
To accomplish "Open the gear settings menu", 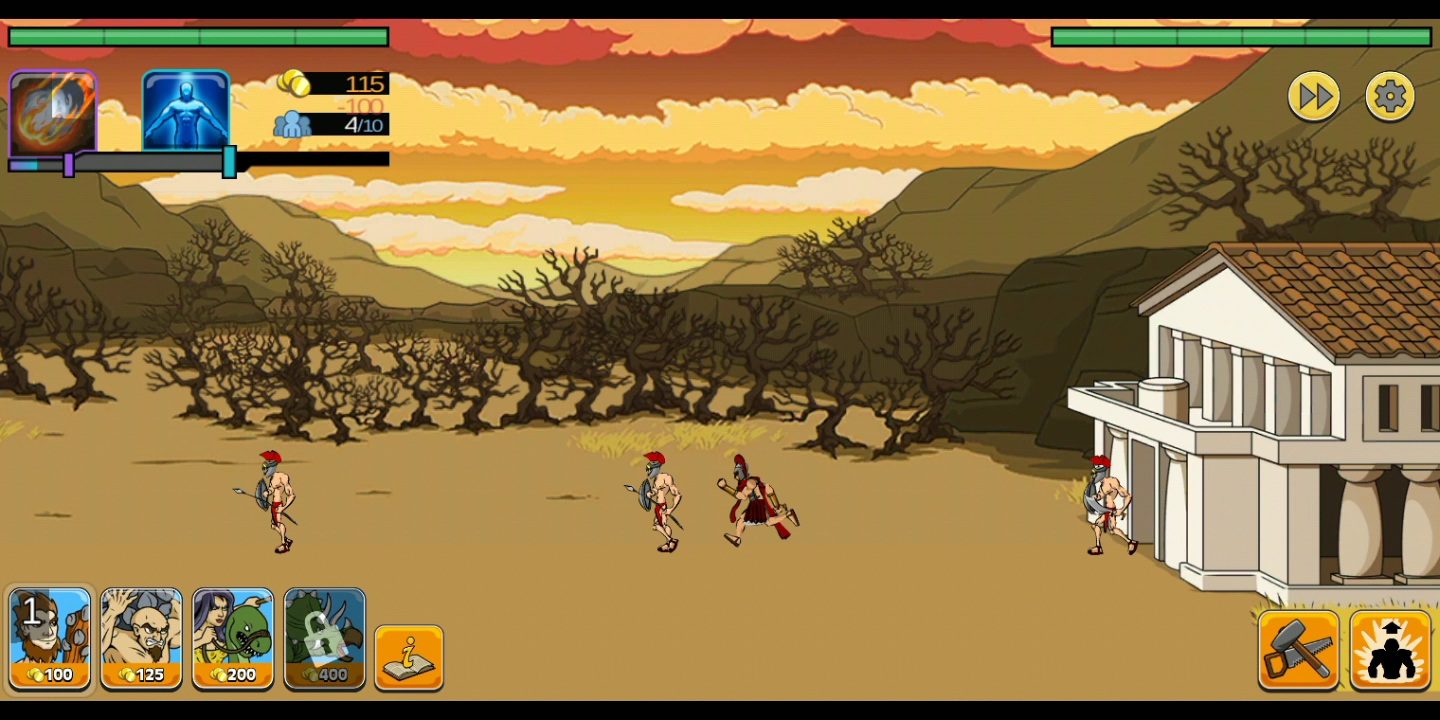I will [x=1390, y=97].
